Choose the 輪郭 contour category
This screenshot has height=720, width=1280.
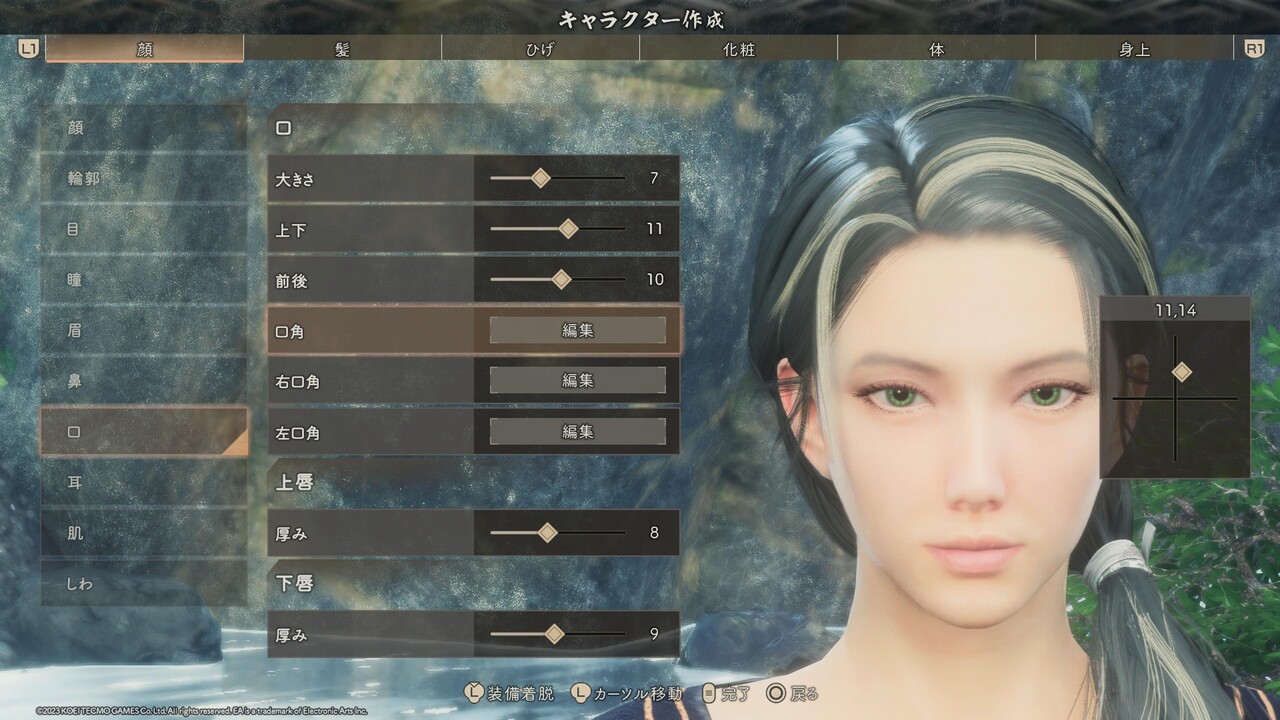tap(144, 179)
